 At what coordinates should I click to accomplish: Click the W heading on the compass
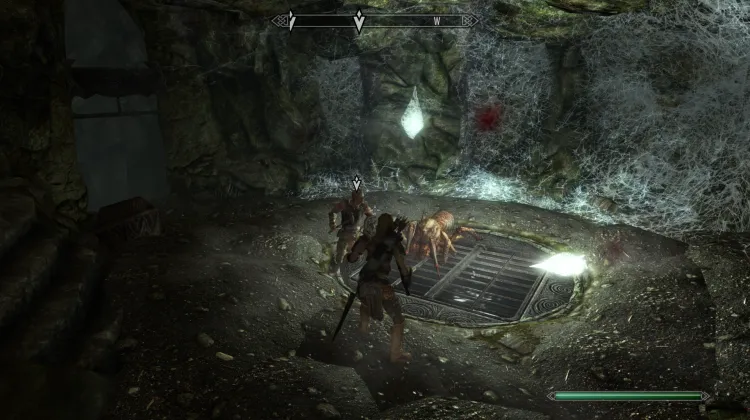click(x=435, y=19)
